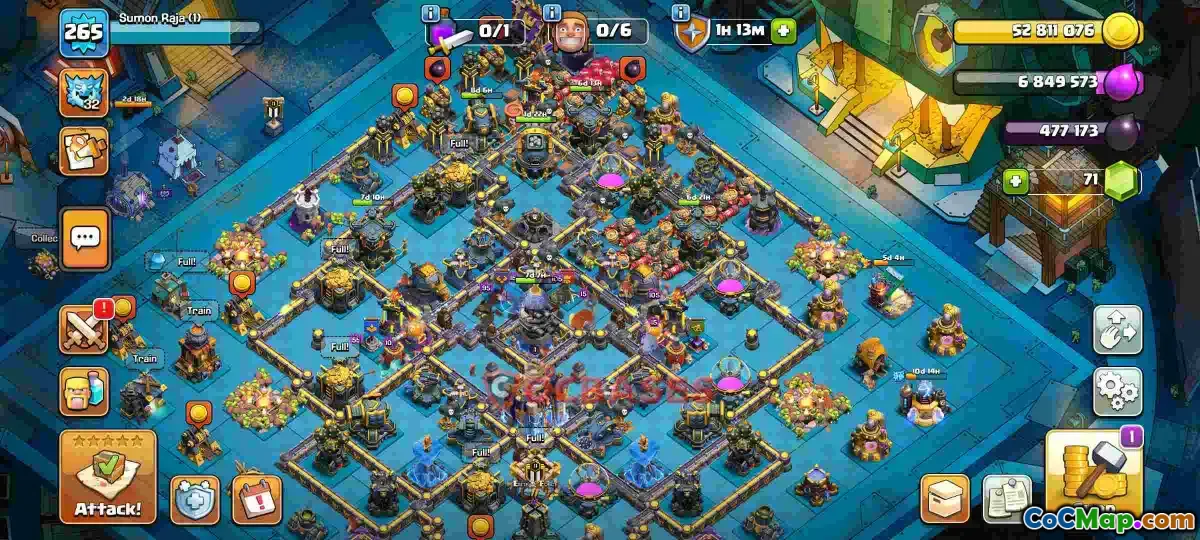The width and height of the screenshot is (1200, 540).
Task: Open the orange puzzle-piece icon below the league badge
Action: point(85,151)
